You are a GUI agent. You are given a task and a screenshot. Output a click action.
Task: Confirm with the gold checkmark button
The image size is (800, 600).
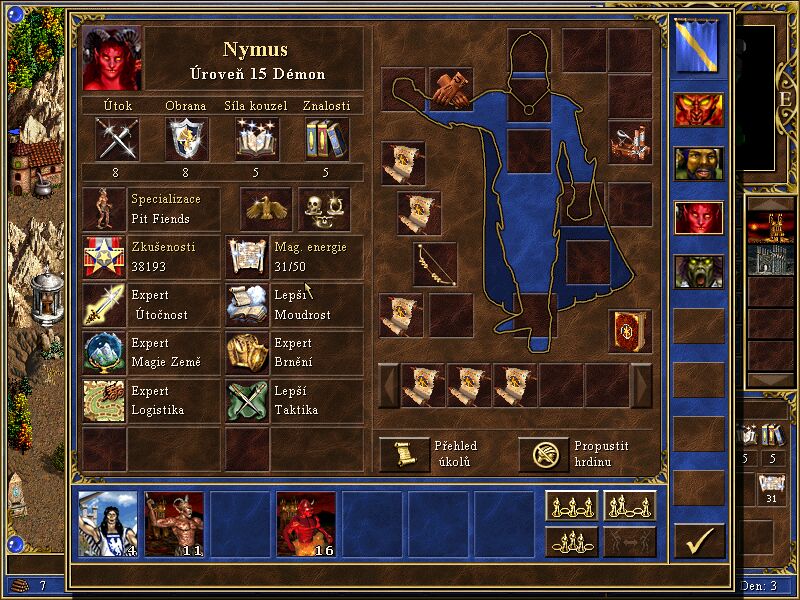point(698,541)
